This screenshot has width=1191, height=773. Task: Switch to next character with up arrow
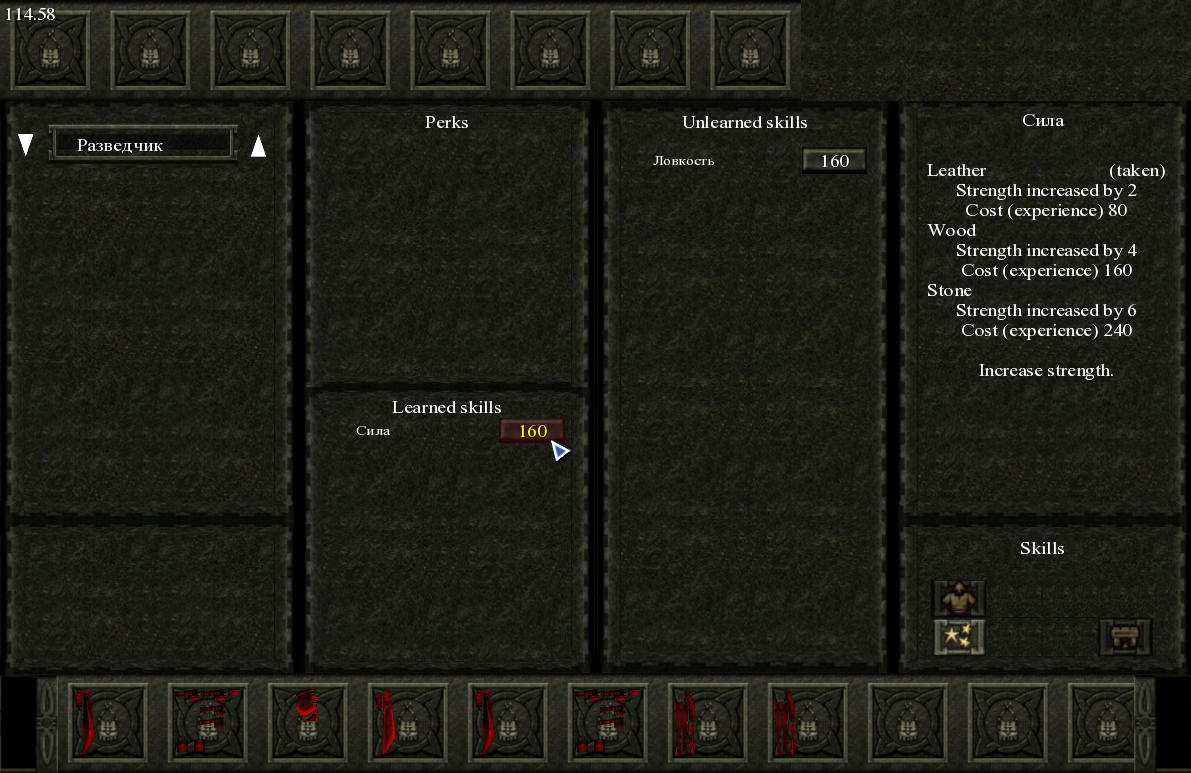[x=258, y=146]
